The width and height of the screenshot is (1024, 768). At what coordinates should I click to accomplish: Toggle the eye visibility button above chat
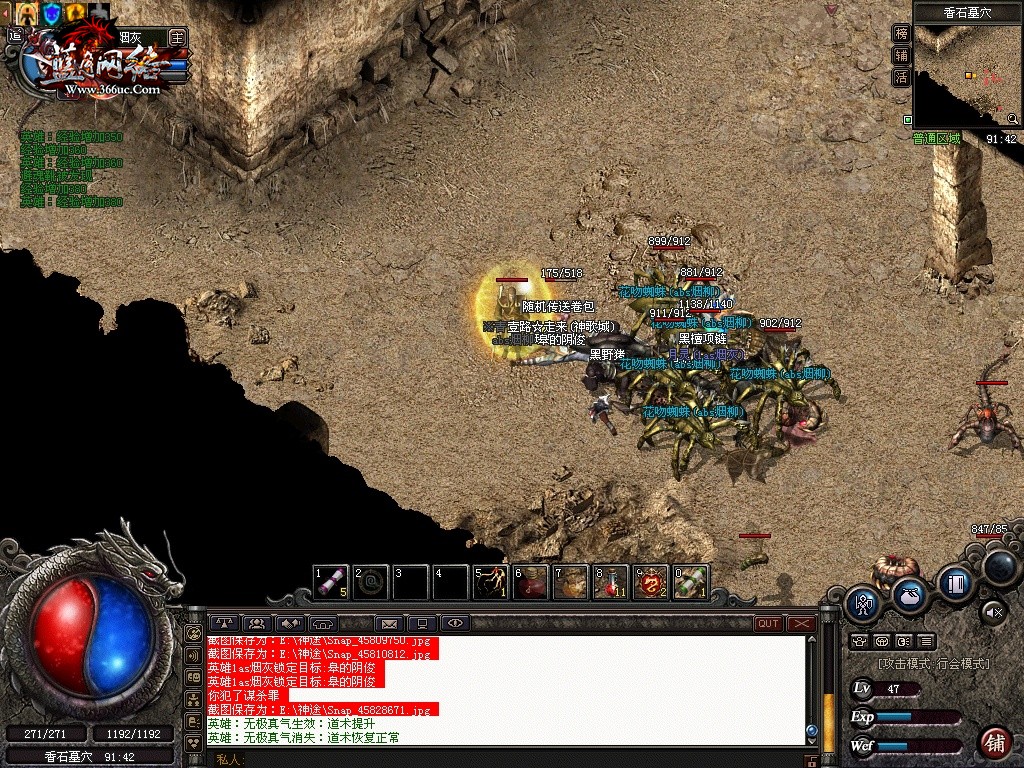455,623
